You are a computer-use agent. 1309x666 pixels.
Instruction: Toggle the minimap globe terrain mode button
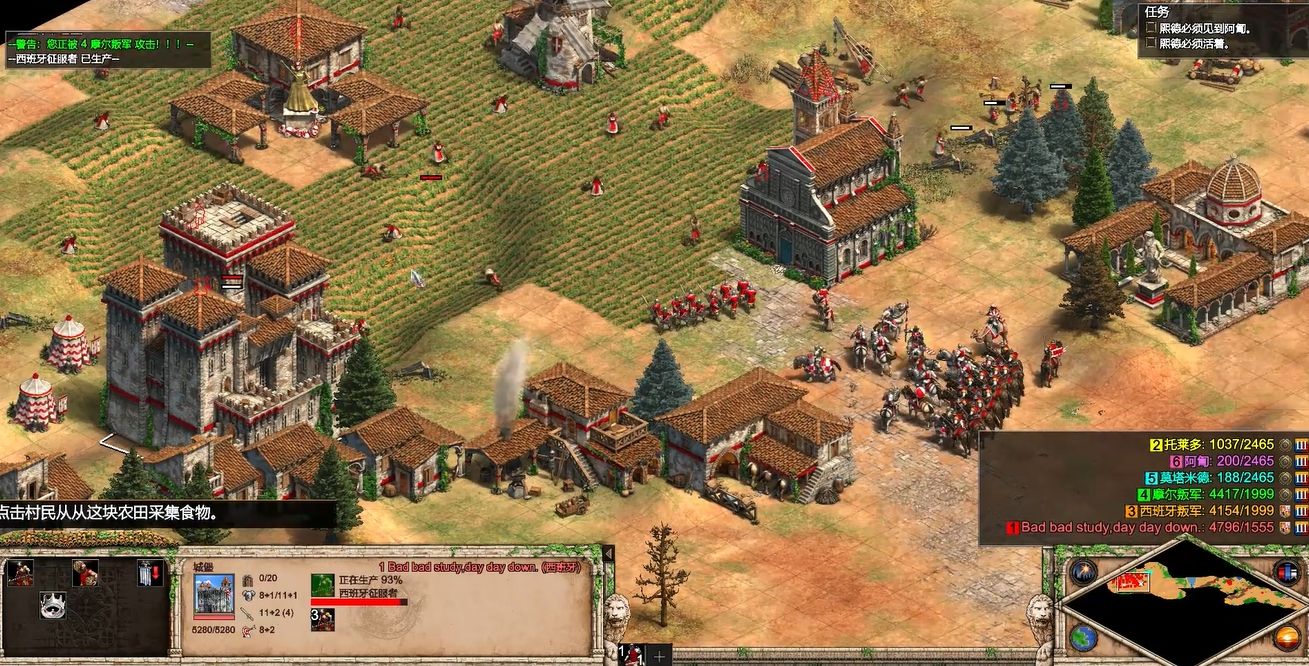[x=1083, y=636]
